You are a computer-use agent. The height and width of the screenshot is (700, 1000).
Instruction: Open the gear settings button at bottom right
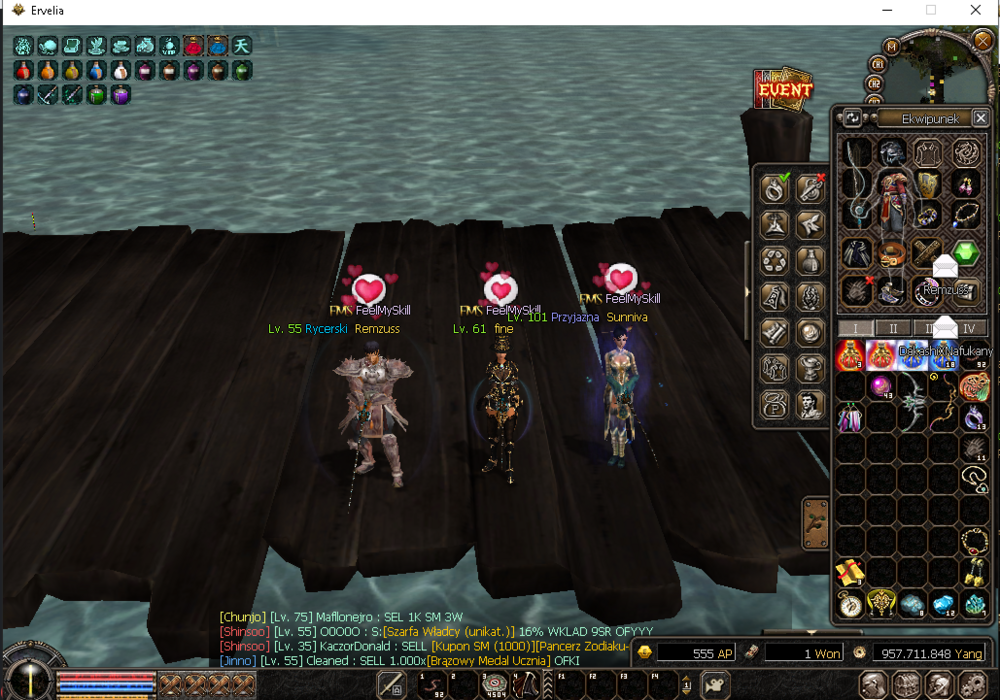click(x=973, y=685)
